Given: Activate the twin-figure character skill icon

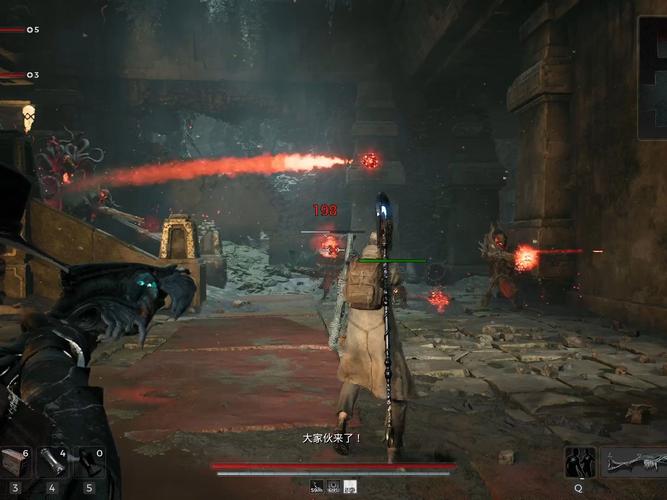Looking at the screenshot, I should point(579,462).
